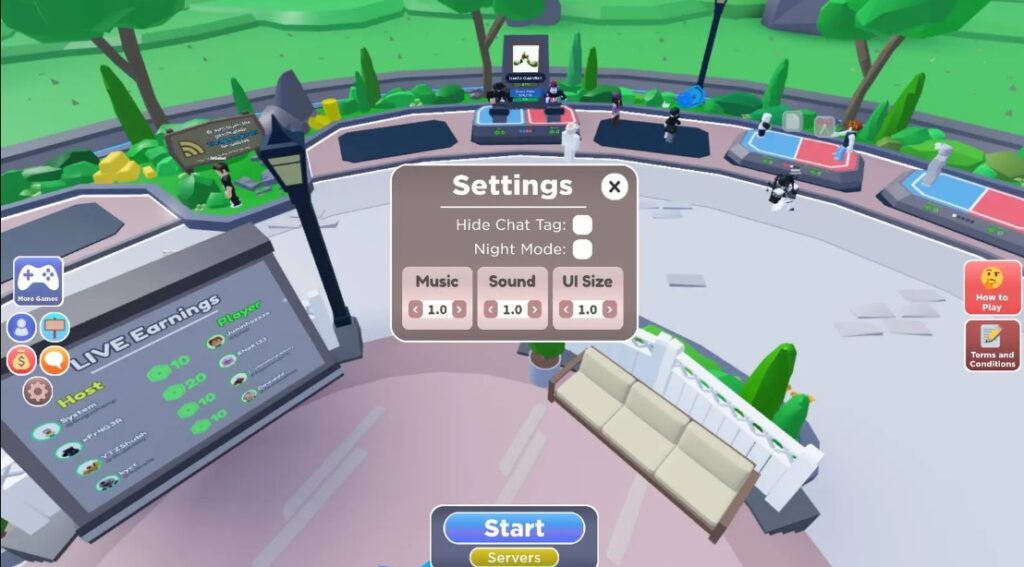
Task: Open the player profile icon
Action: [x=21, y=327]
